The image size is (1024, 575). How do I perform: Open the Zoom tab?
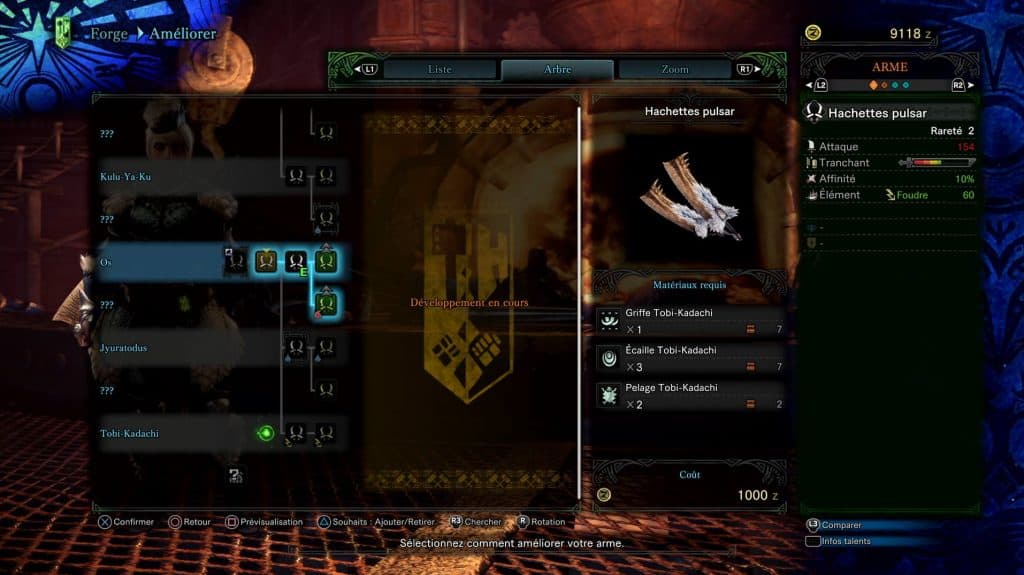674,69
